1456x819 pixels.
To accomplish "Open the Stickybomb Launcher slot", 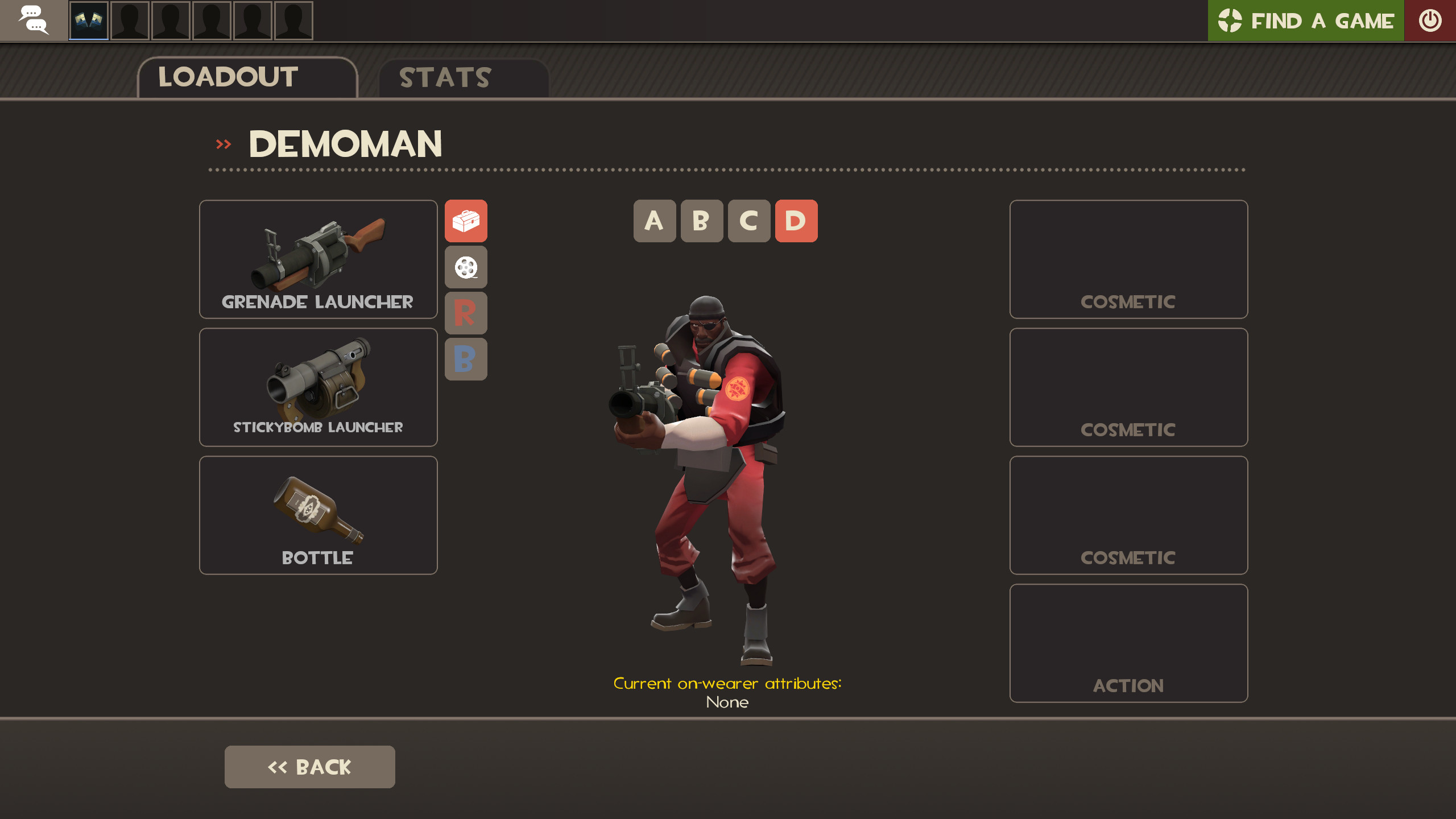I will (318, 387).
